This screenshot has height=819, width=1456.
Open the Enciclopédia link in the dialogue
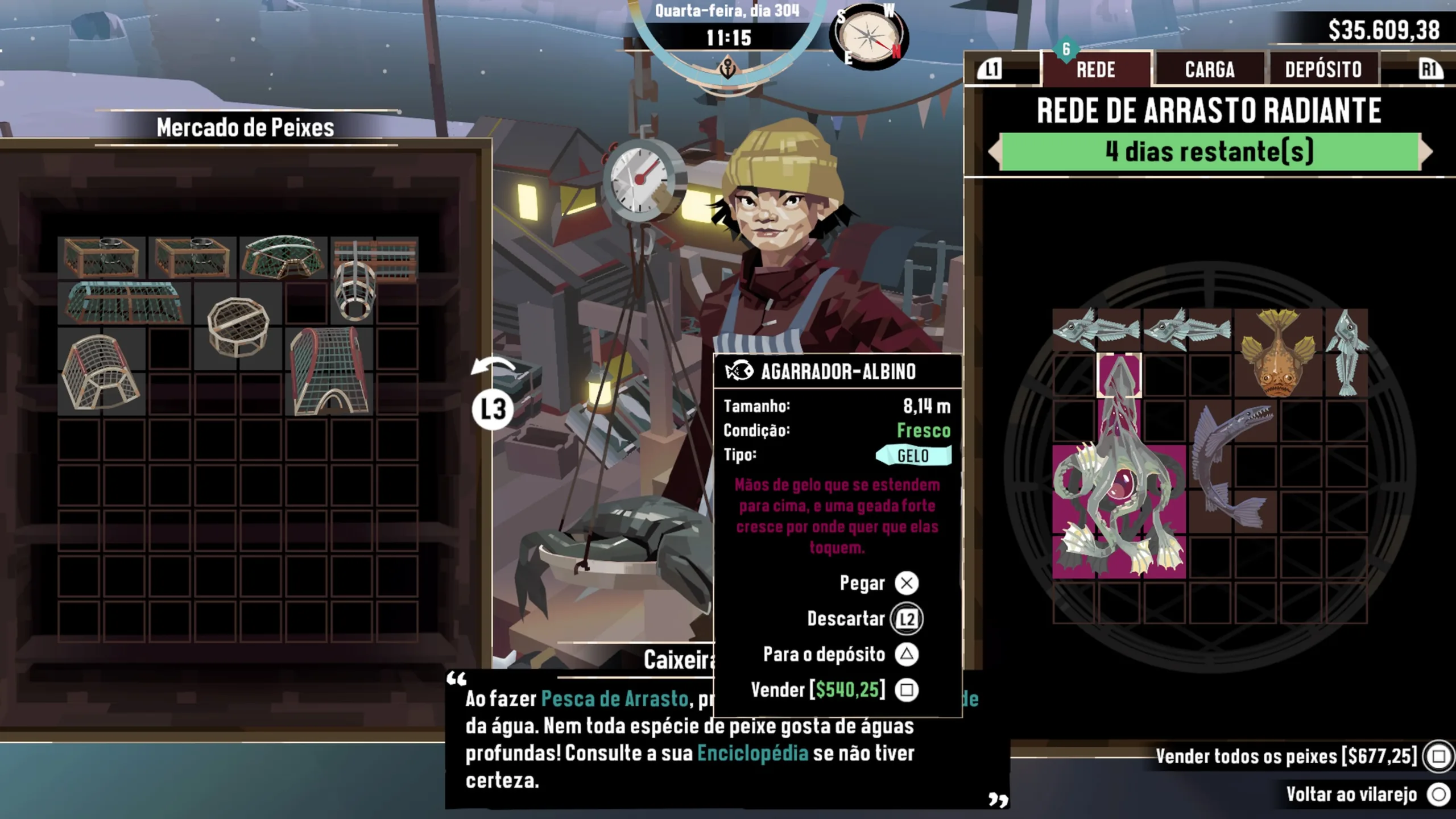pos(752,753)
